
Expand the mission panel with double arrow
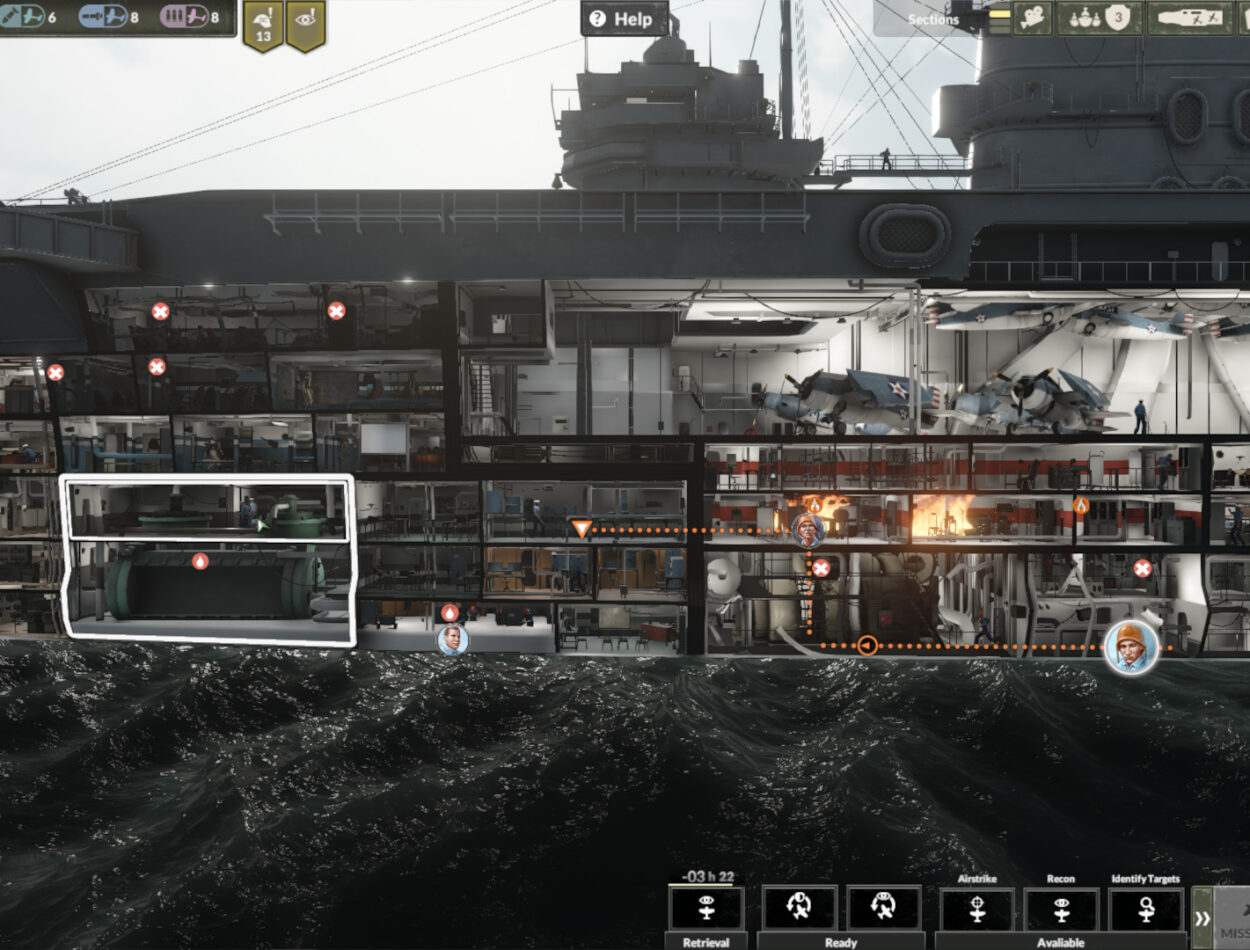(x=1202, y=918)
